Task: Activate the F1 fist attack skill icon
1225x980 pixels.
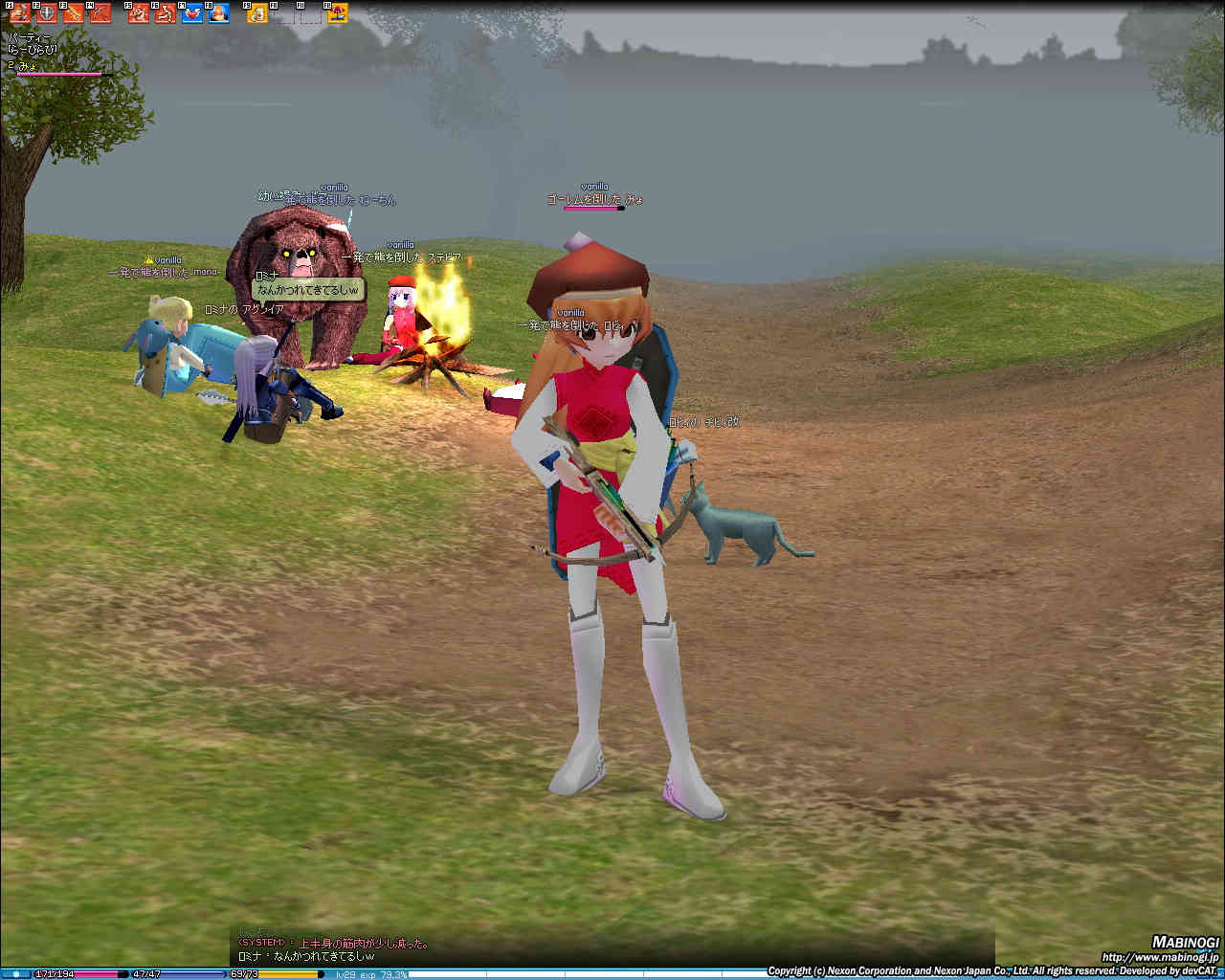Action: (19, 13)
